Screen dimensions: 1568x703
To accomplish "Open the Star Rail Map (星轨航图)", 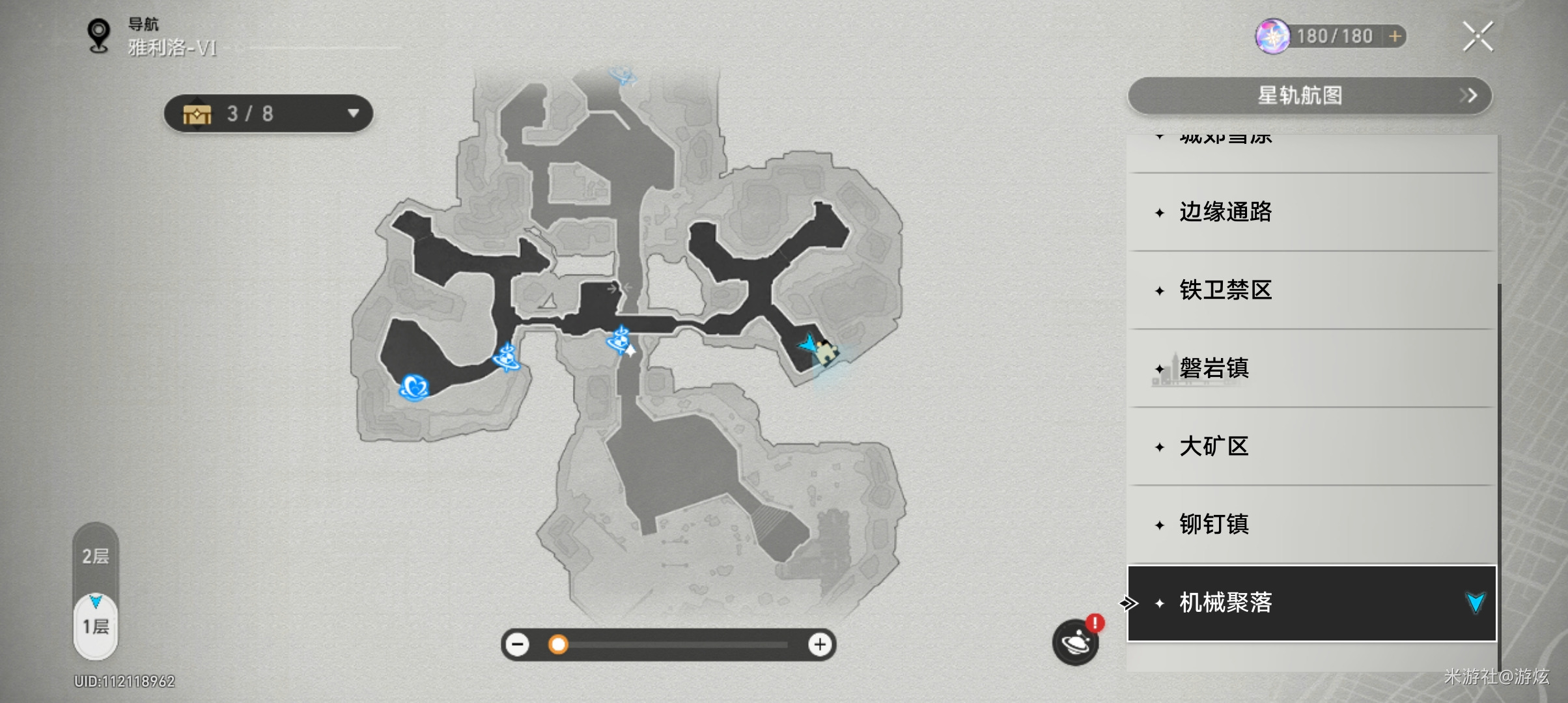I will click(1309, 96).
